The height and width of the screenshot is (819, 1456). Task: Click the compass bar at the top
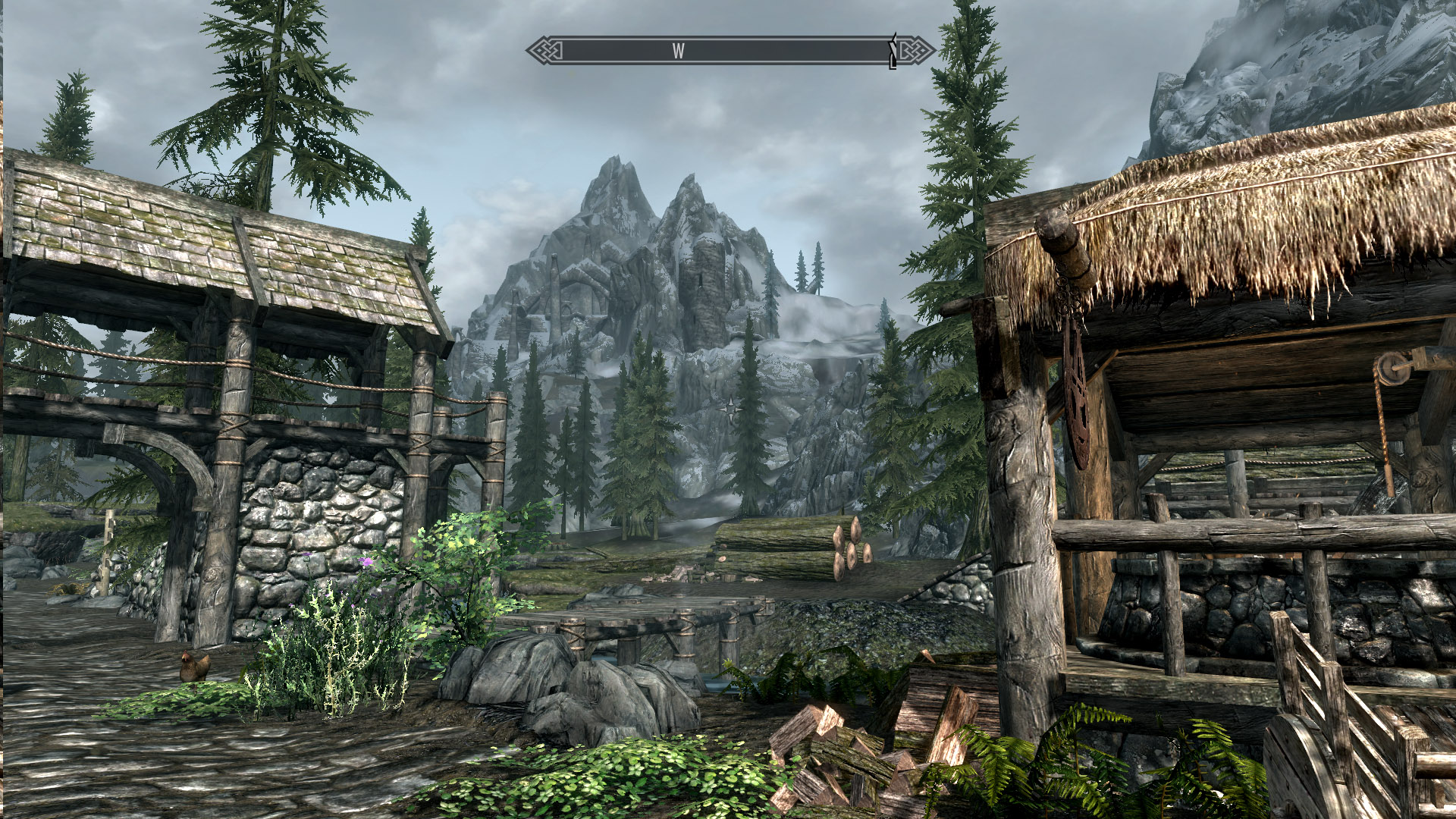730,51
